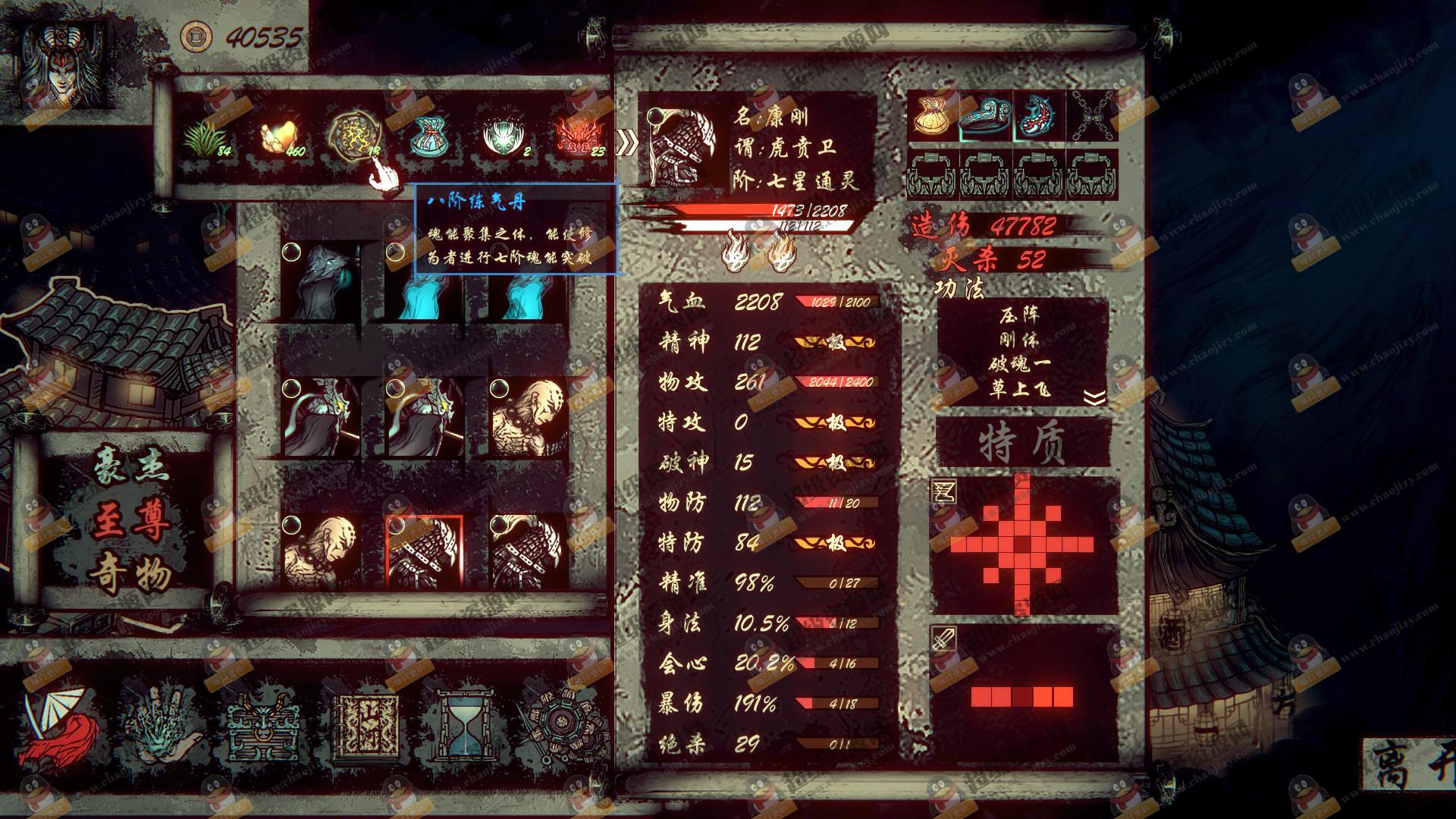Image resolution: width=1456 pixels, height=819 pixels.
Task: Expand the item bar with the double arrow
Action: pyautogui.click(x=626, y=143)
